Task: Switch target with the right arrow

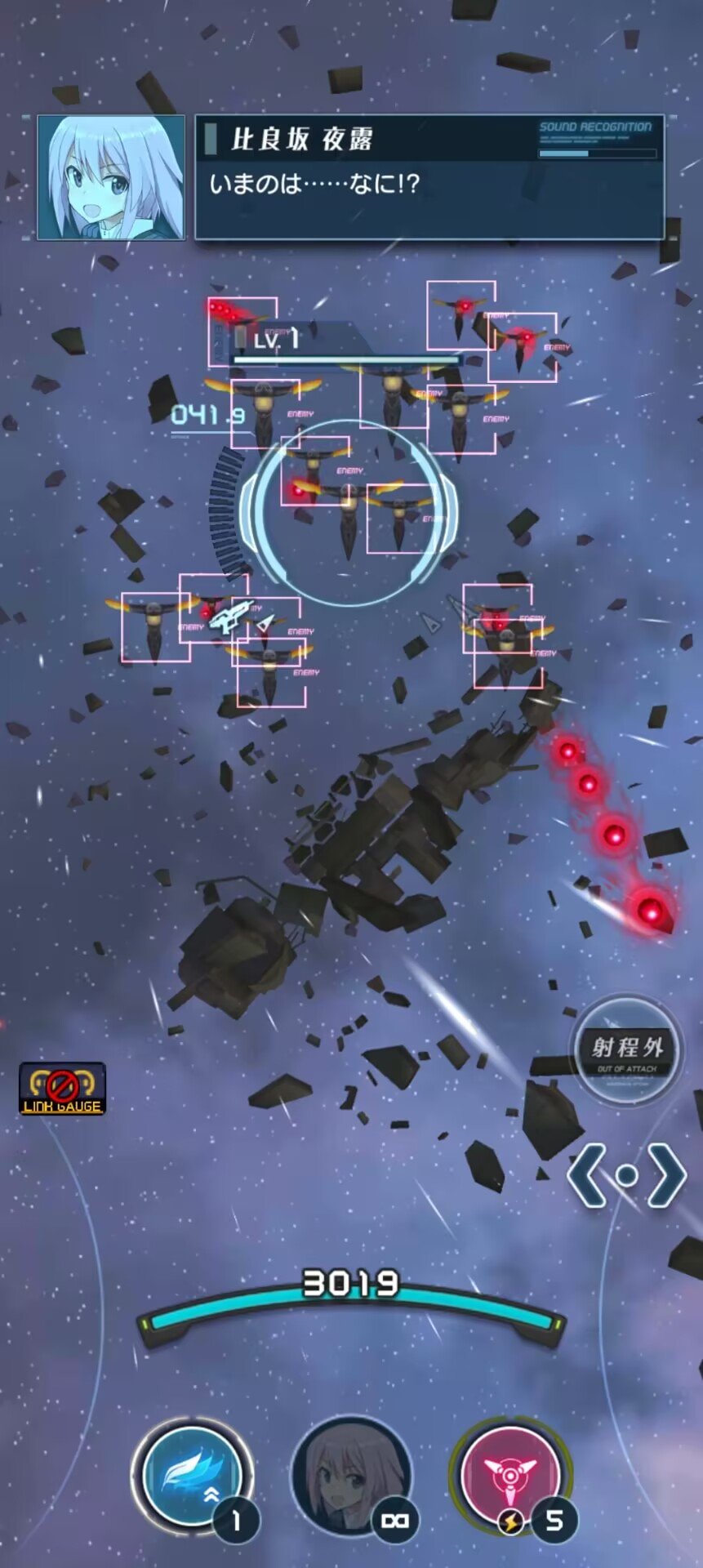Action: (666, 1176)
